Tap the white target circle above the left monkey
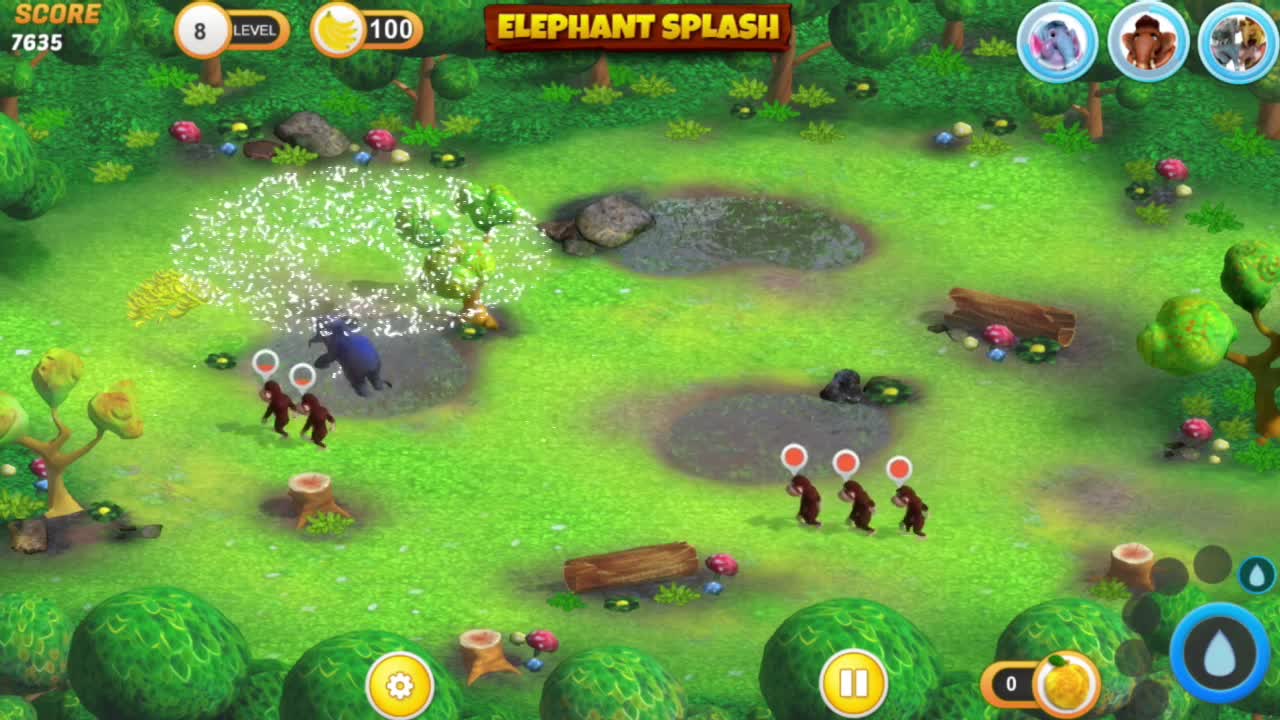The image size is (1280, 720). click(265, 365)
